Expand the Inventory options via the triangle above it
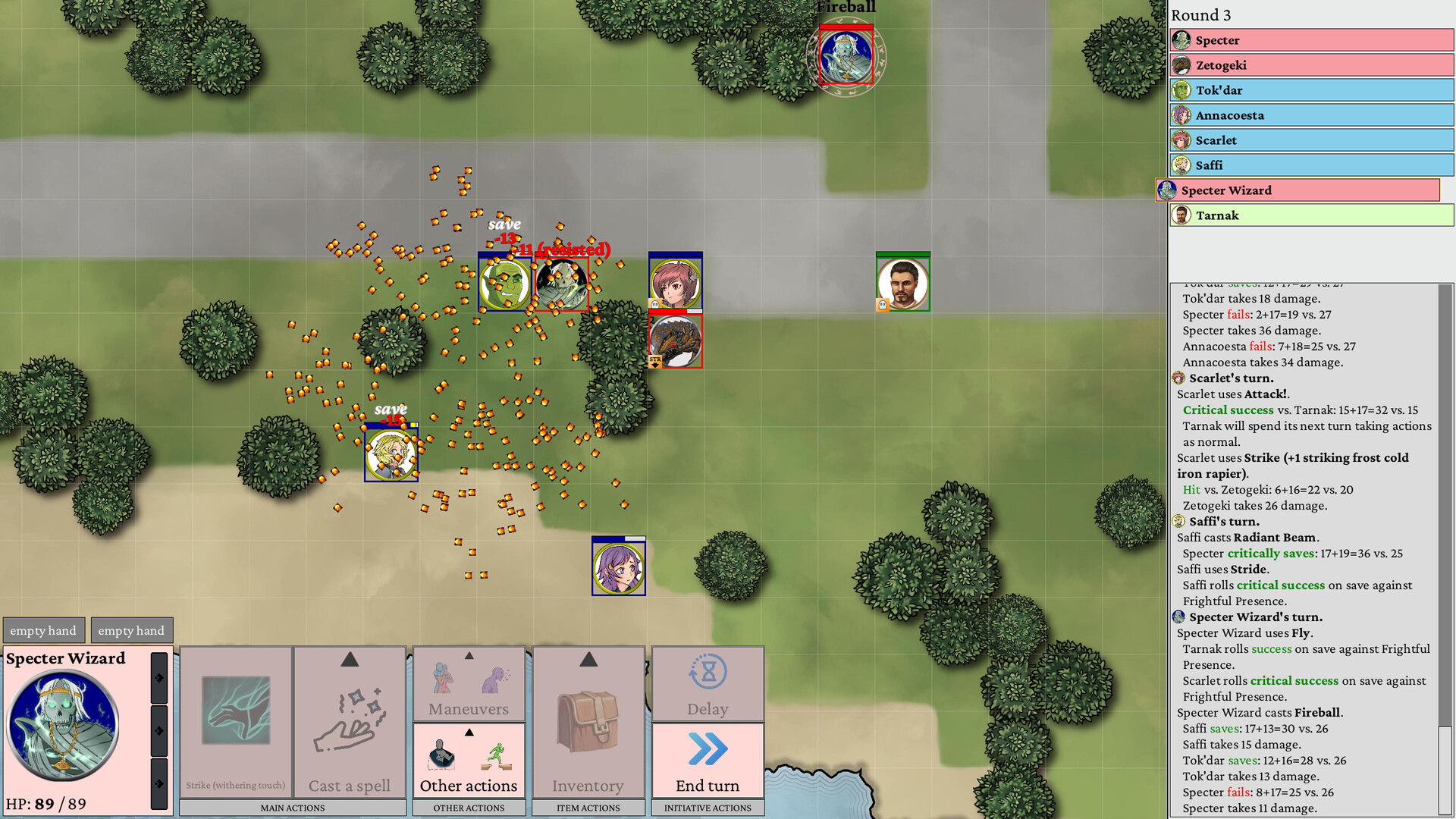The width and height of the screenshot is (1456, 819). coord(588,660)
